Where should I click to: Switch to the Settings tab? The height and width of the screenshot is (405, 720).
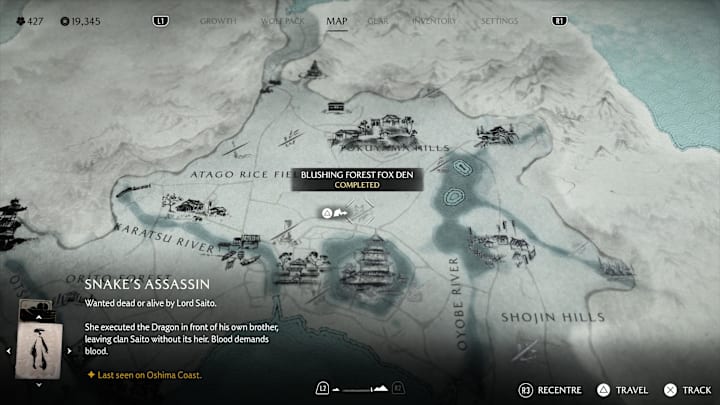pyautogui.click(x=499, y=20)
